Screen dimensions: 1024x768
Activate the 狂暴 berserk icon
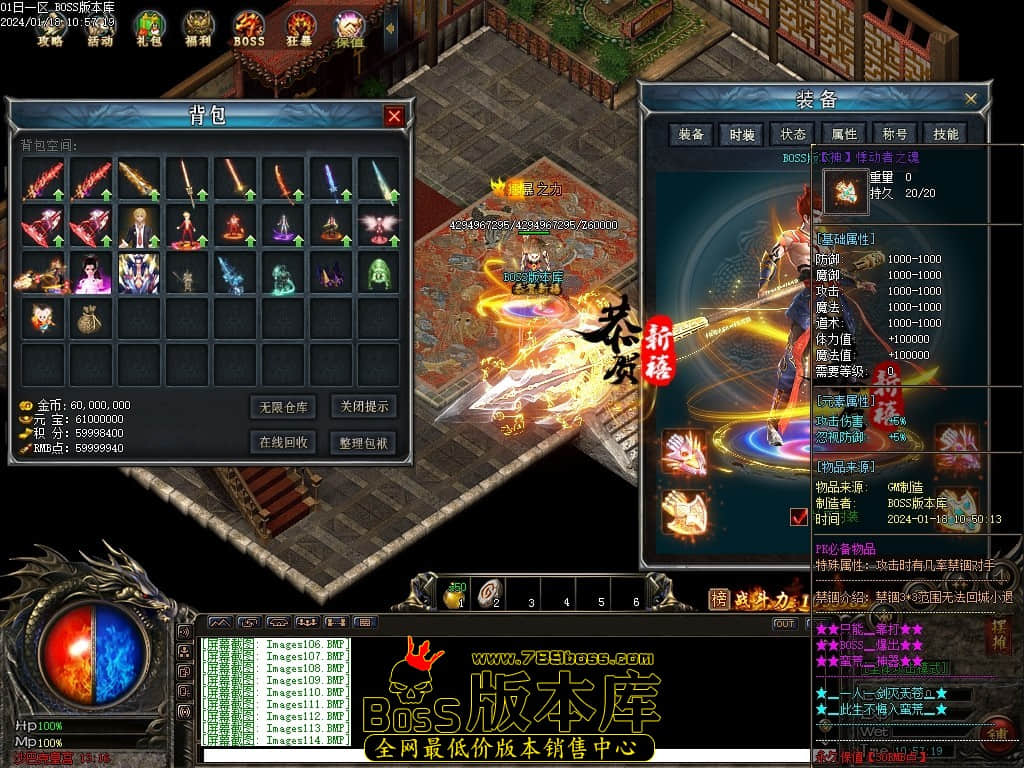coord(300,28)
